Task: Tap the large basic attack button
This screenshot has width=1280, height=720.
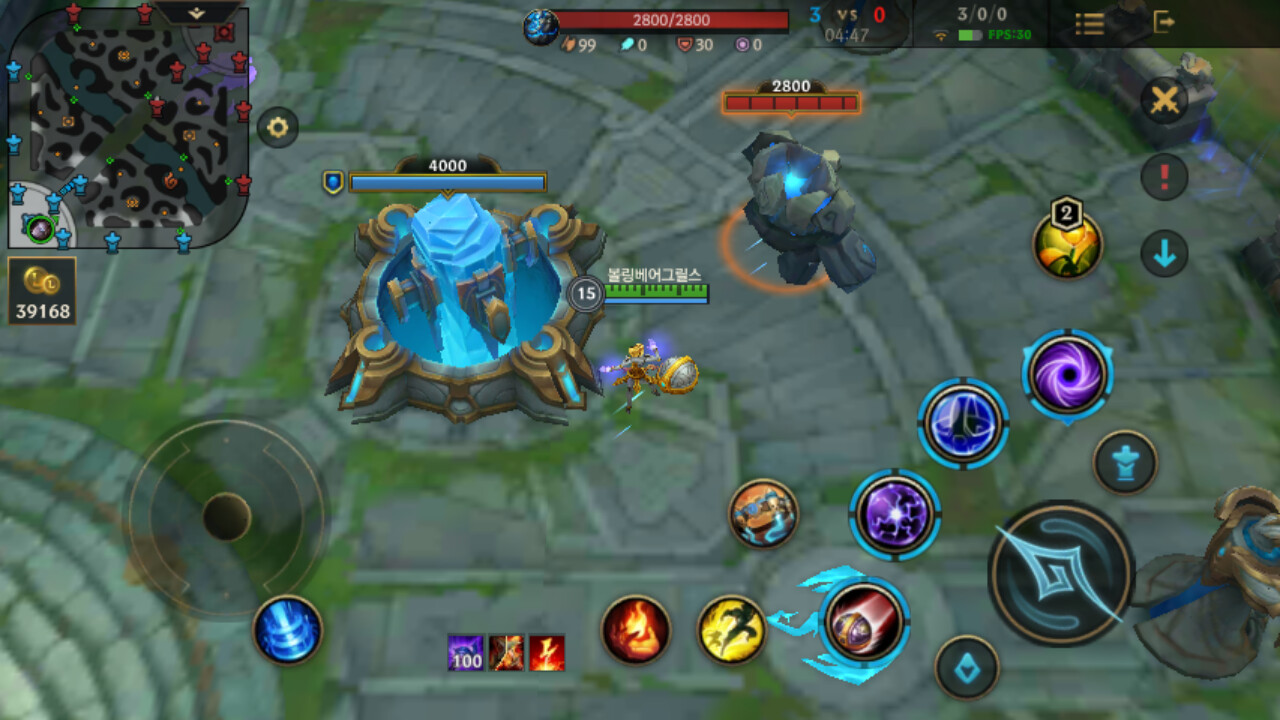Action: [x=1061, y=573]
